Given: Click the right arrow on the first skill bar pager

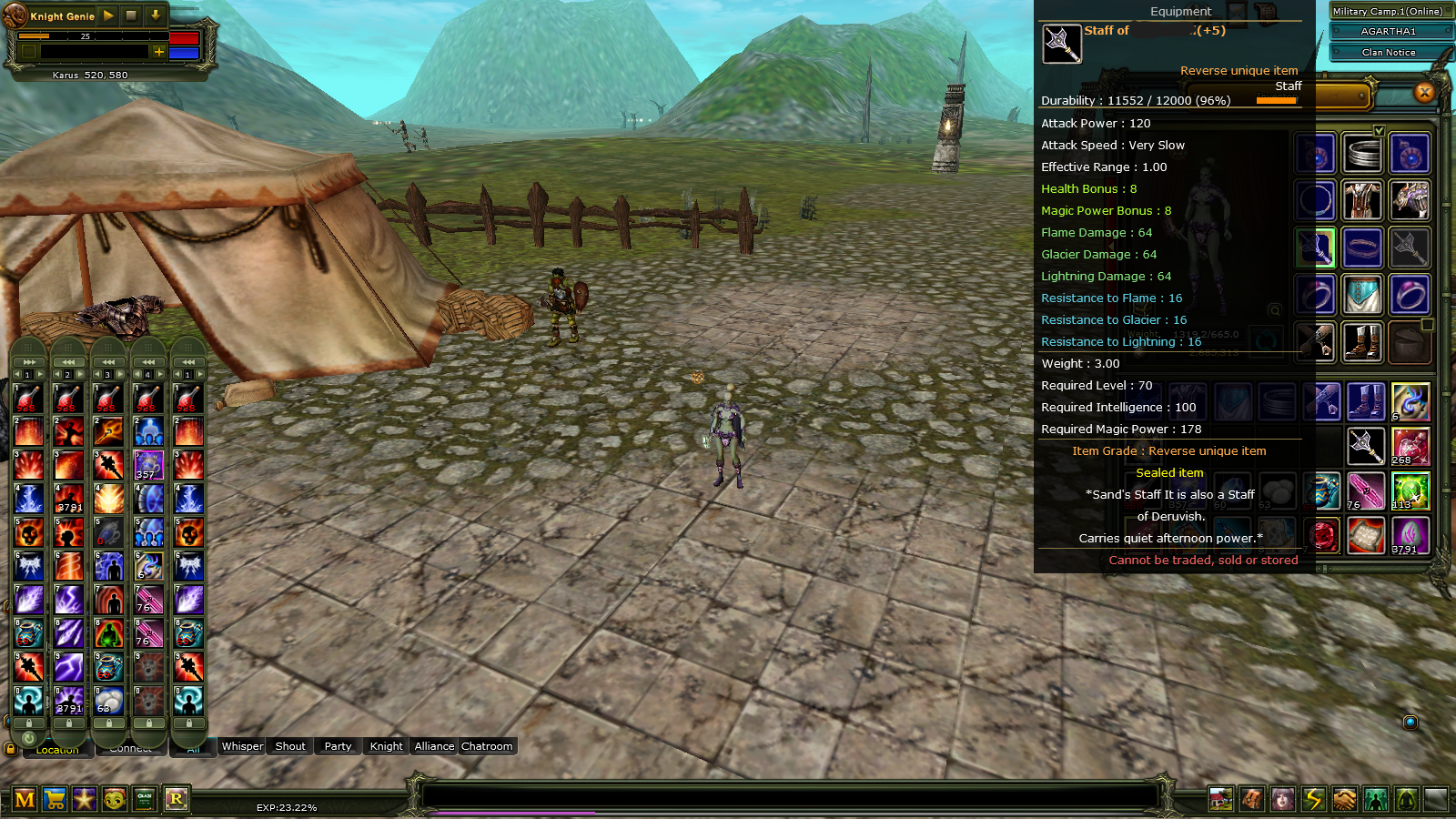Looking at the screenshot, I should pos(40,374).
